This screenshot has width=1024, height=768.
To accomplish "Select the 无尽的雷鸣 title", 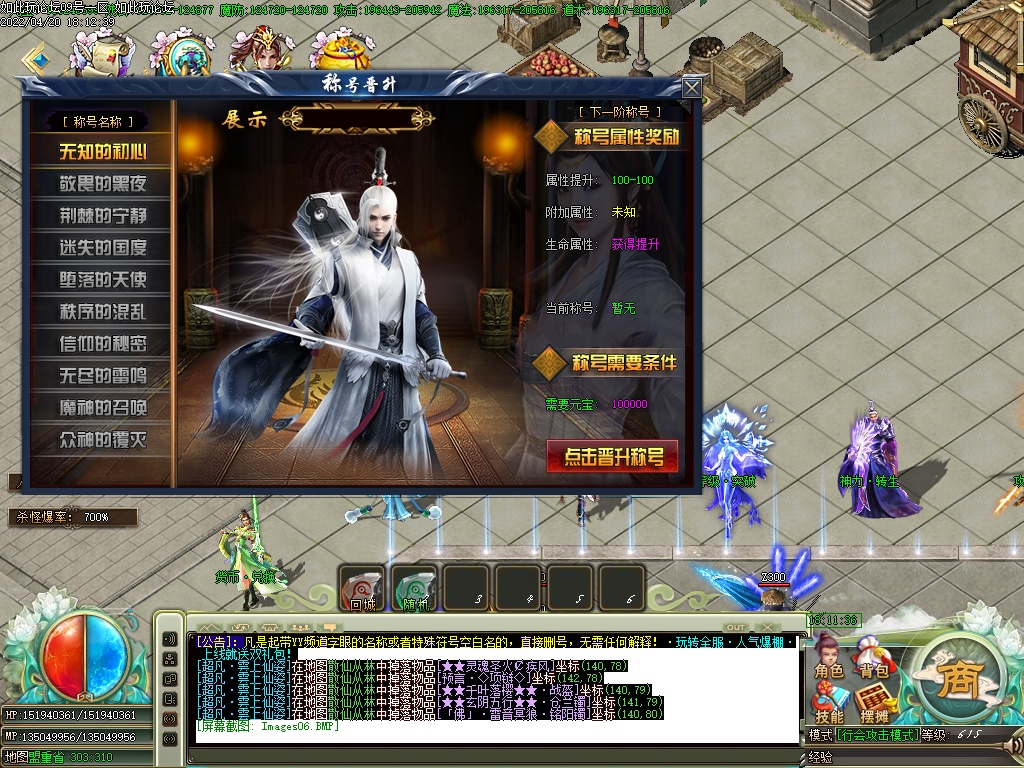I will pyautogui.click(x=102, y=376).
